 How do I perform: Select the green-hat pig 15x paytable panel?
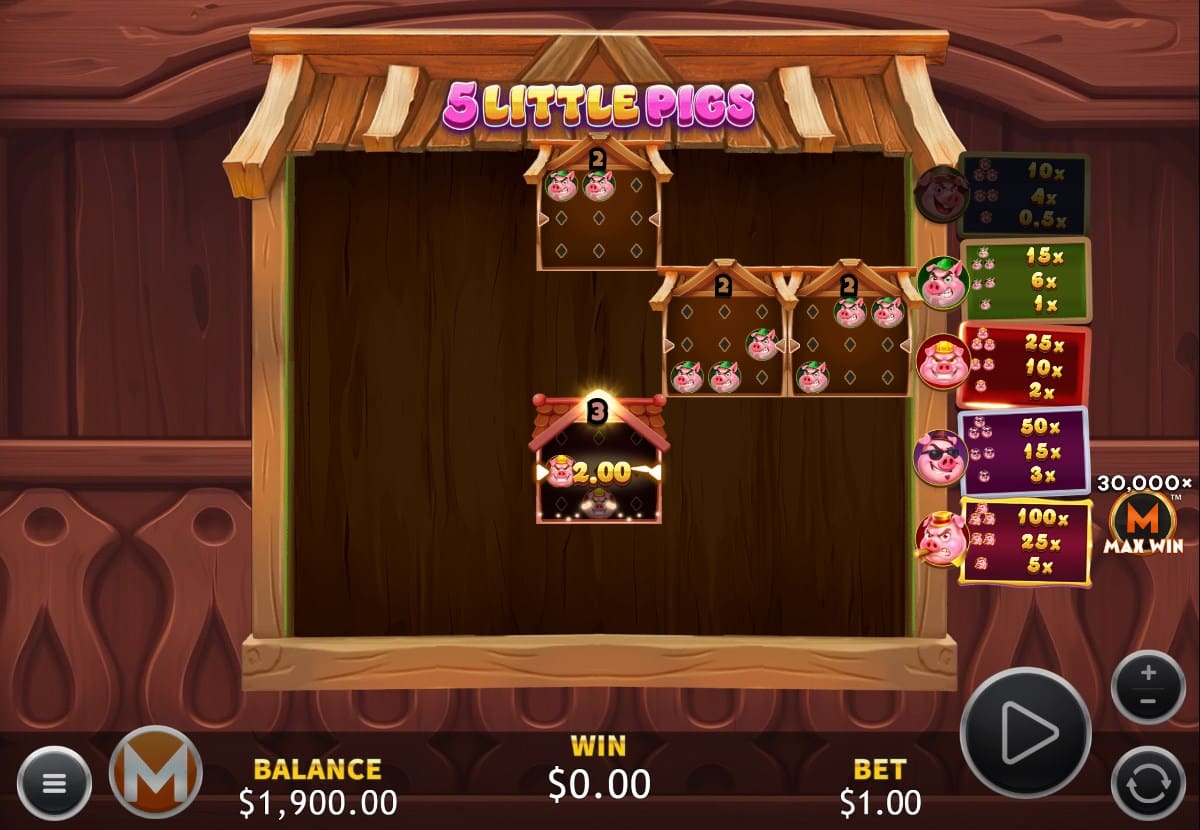(x=1024, y=280)
